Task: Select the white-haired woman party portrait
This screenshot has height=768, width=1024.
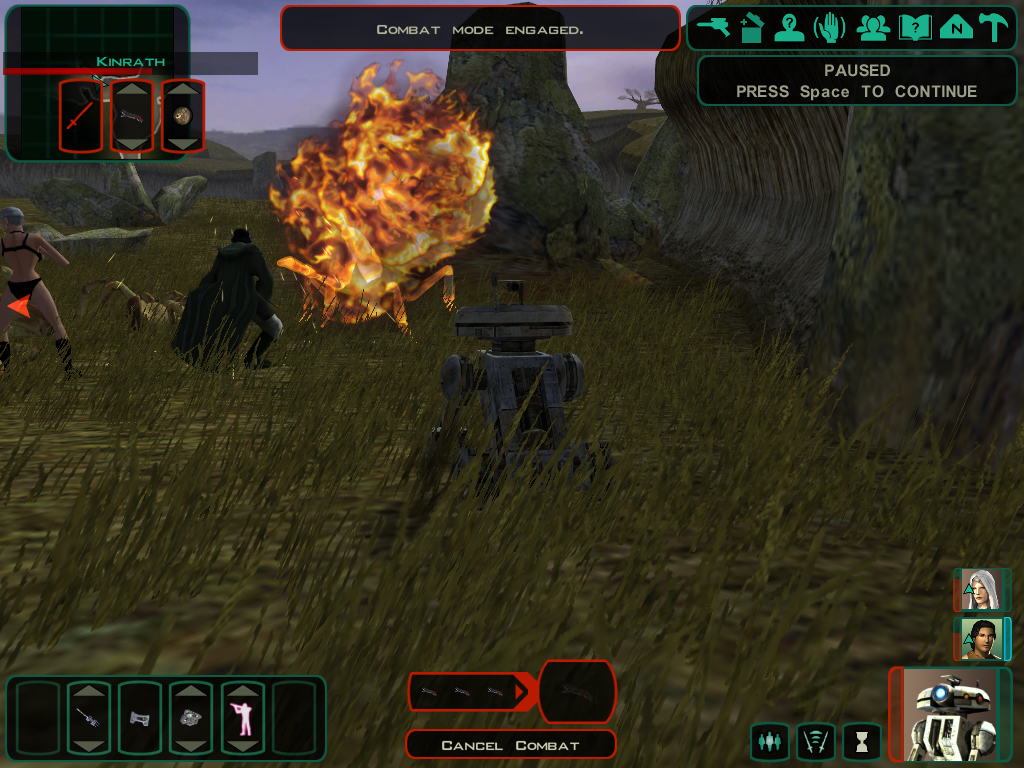Action: pos(981,590)
